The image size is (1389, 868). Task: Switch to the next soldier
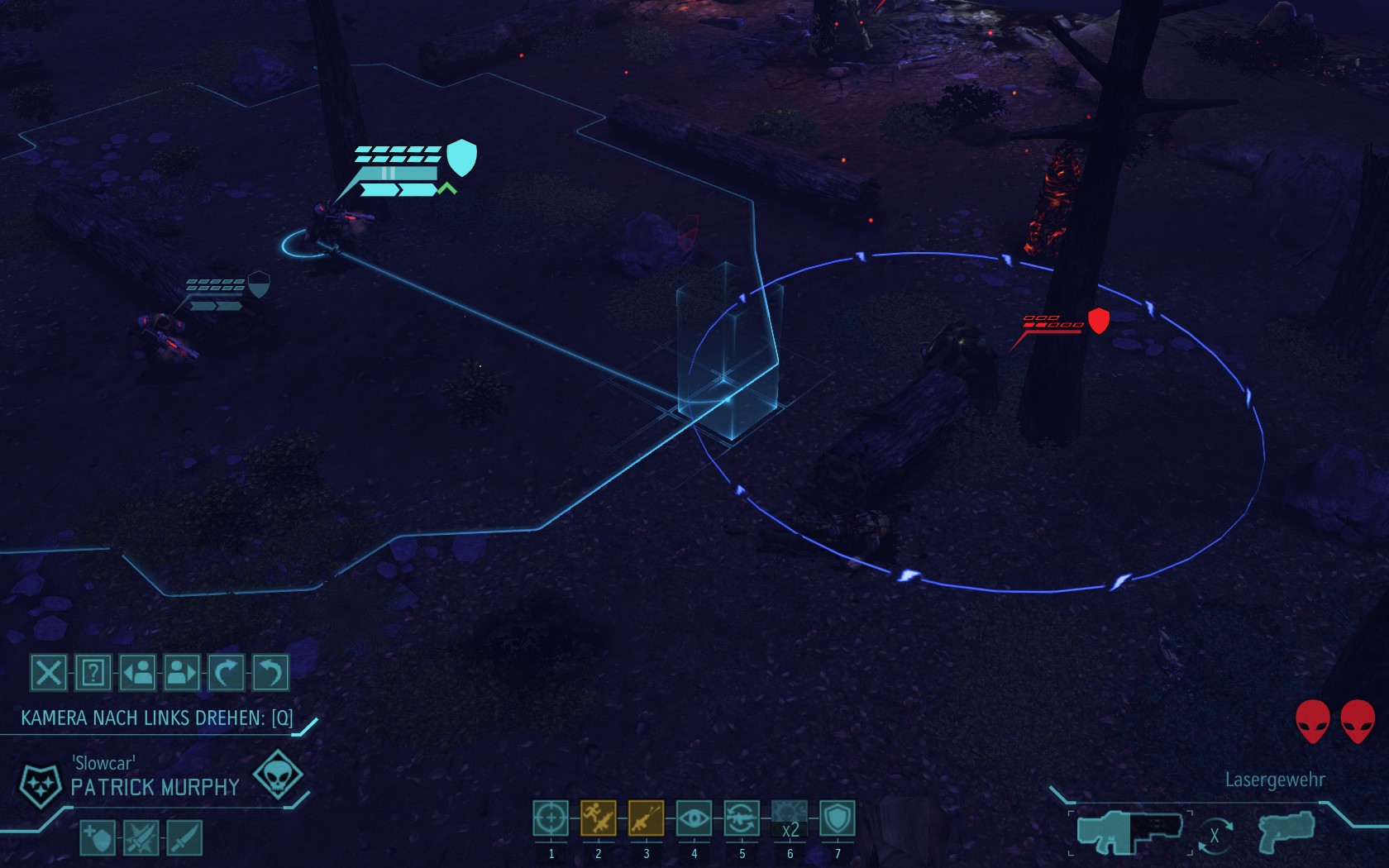tap(182, 673)
